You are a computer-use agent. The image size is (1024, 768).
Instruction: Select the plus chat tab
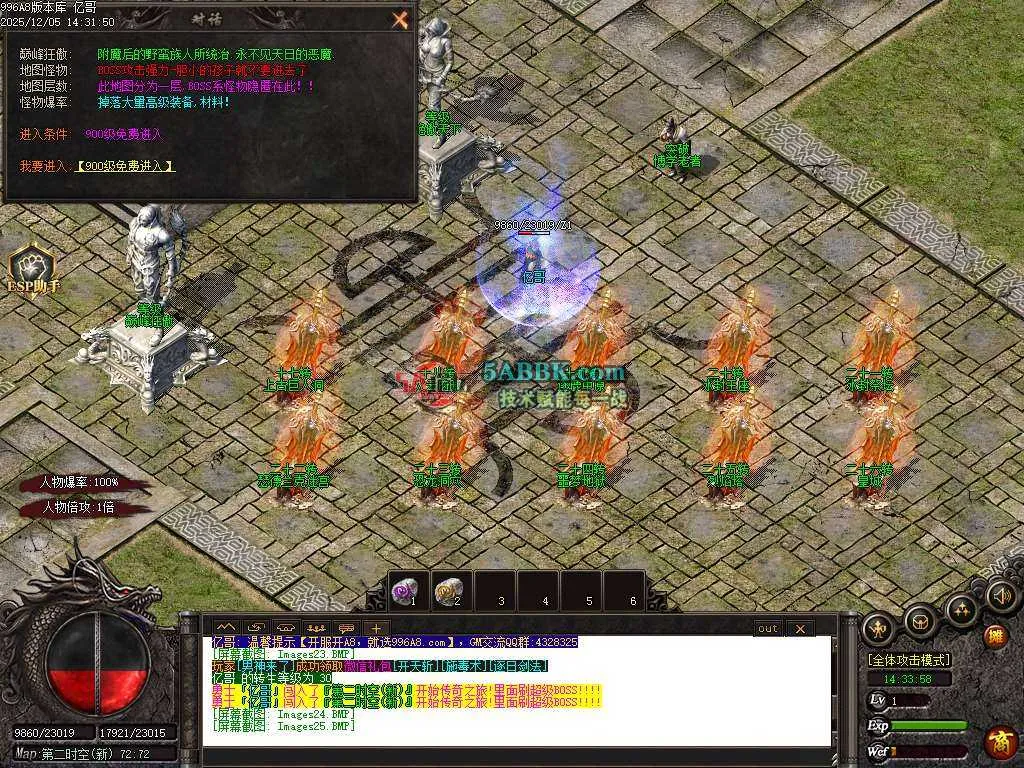375,629
